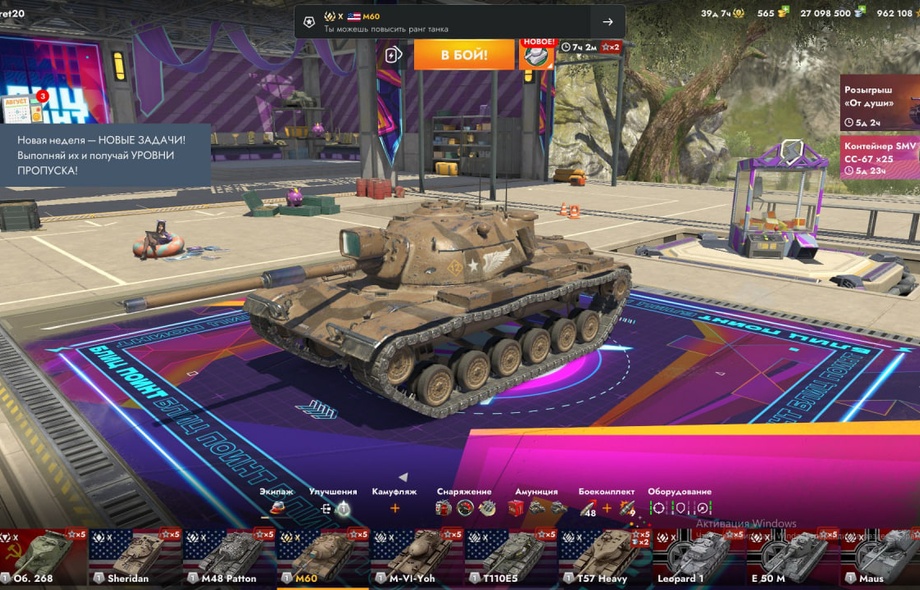The image size is (920, 590).
Task: Pick the Leopard 1 tank
Action: pos(697,557)
